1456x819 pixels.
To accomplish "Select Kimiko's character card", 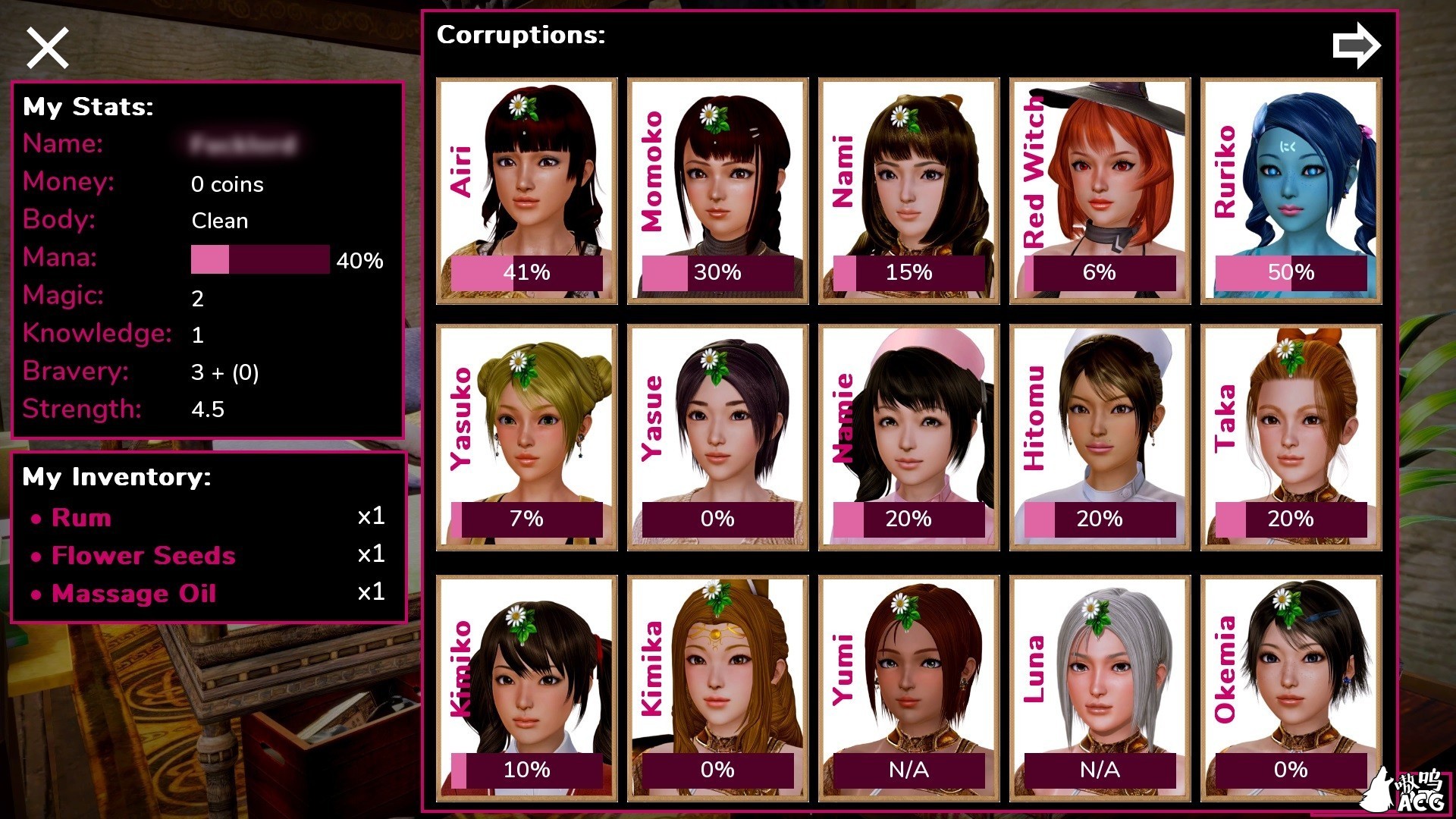I will (x=527, y=688).
